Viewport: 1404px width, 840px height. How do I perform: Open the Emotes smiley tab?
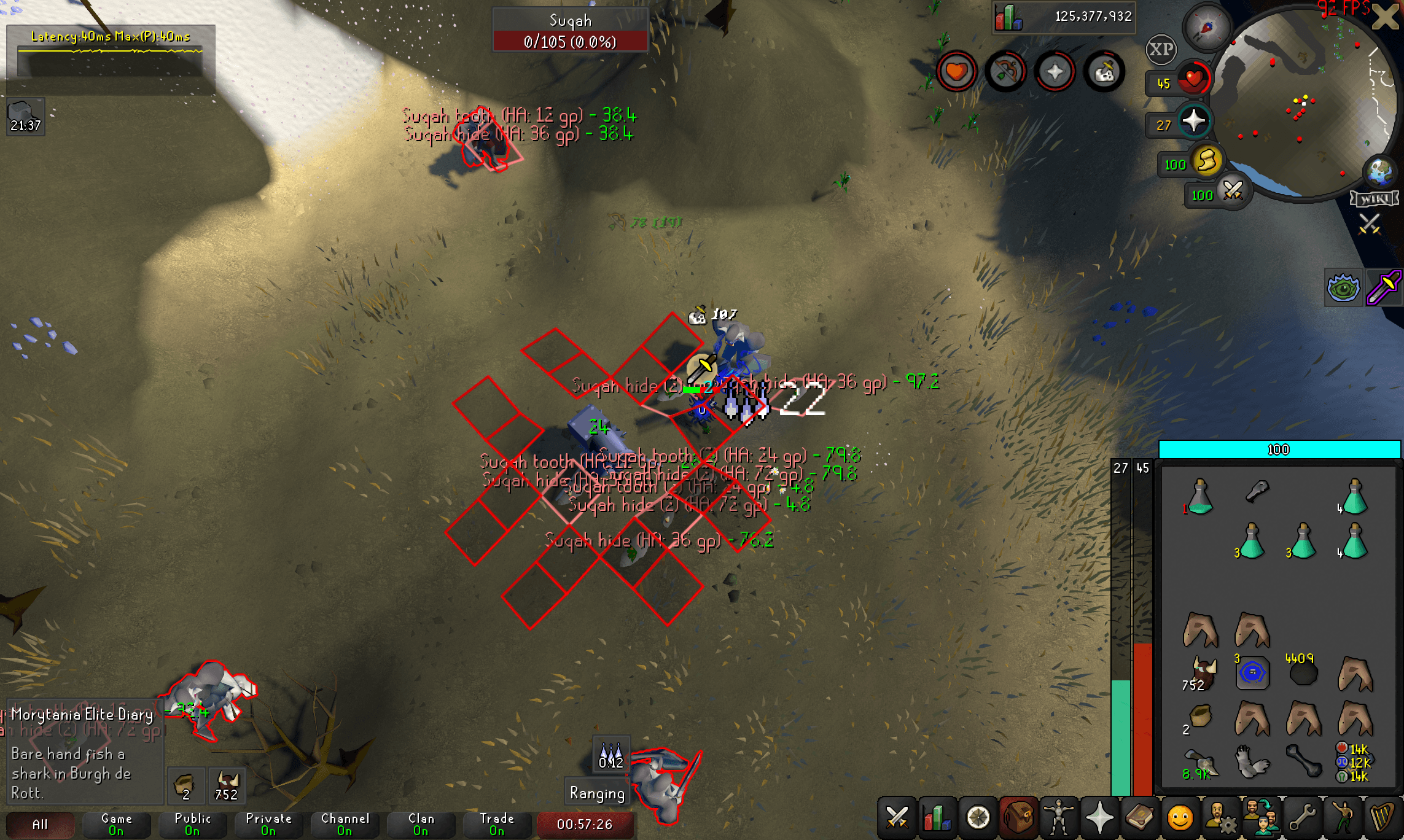point(1180,818)
